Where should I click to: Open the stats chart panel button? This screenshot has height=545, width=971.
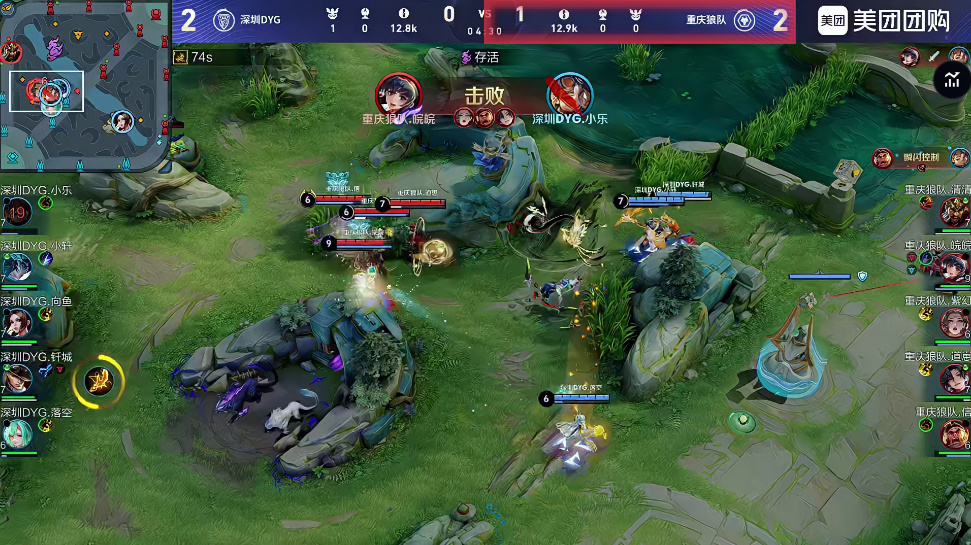coord(949,80)
